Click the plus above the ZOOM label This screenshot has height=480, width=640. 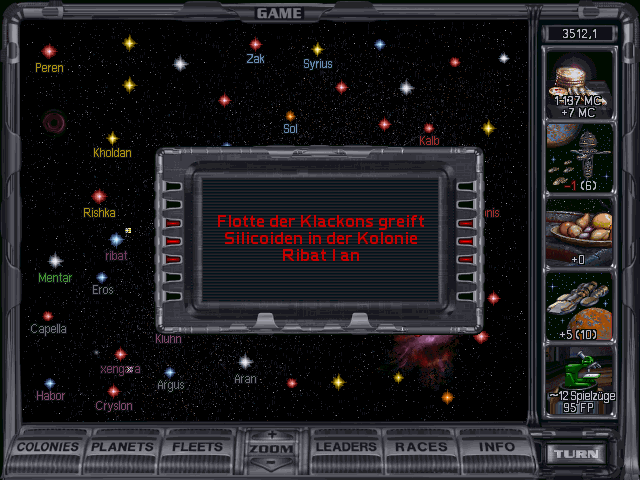coord(272,435)
